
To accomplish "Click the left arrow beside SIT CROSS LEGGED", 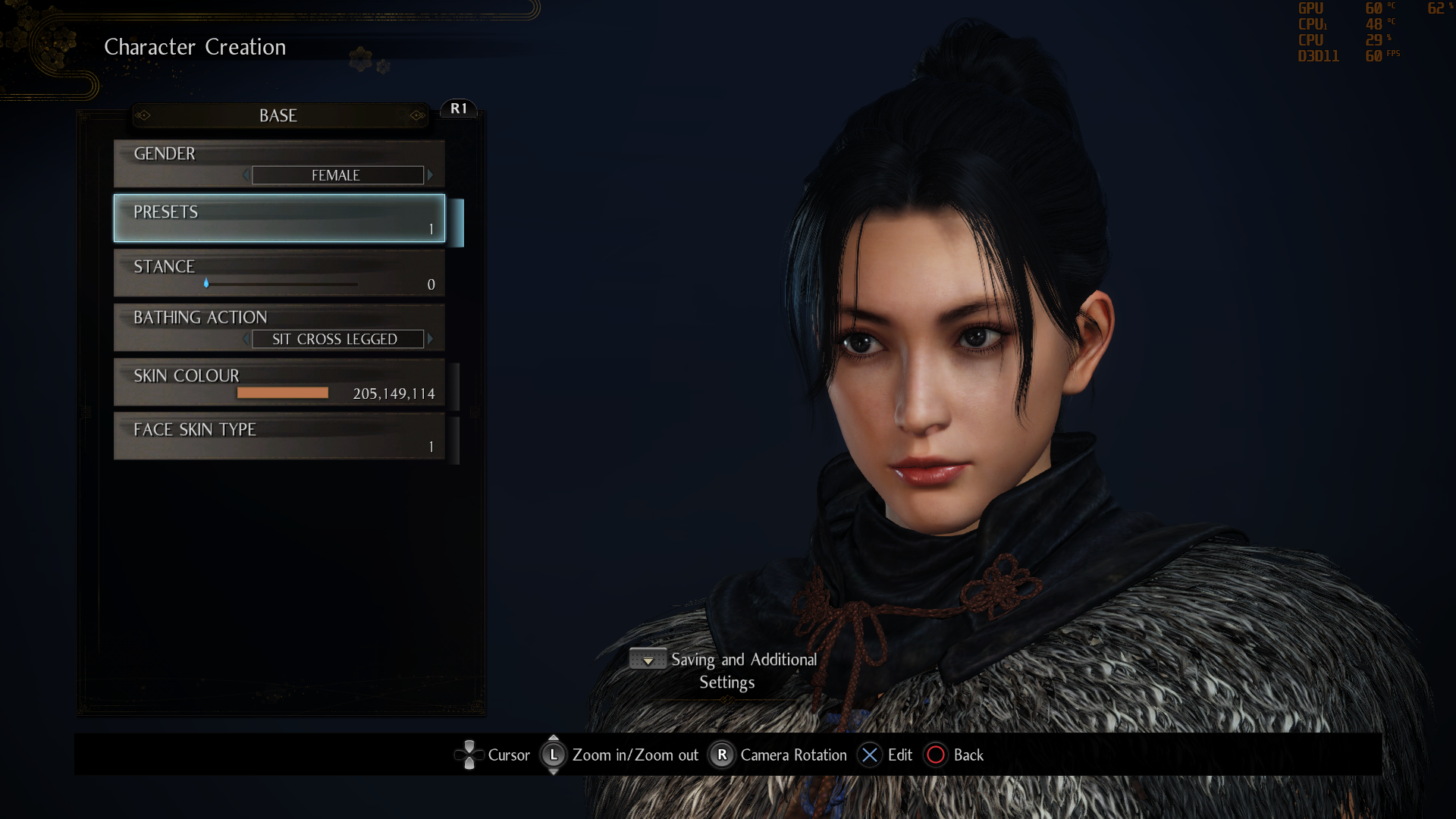I will click(246, 339).
